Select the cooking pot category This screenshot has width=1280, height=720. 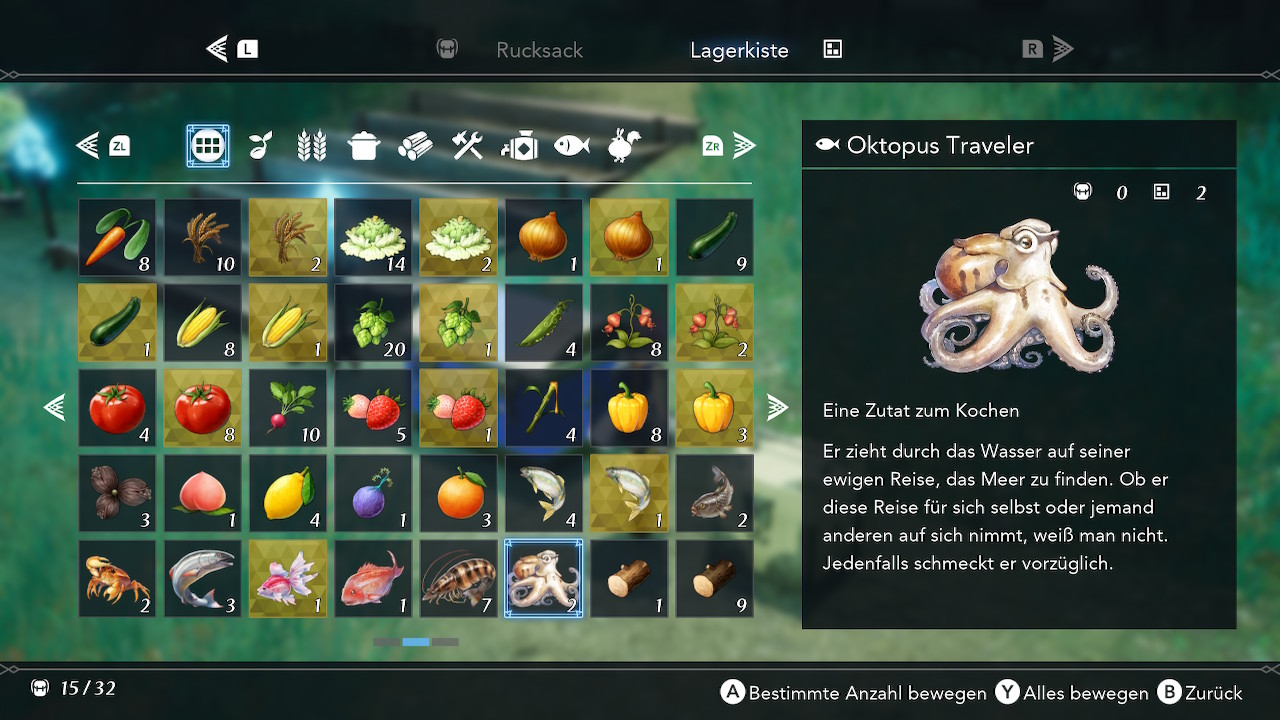point(363,146)
